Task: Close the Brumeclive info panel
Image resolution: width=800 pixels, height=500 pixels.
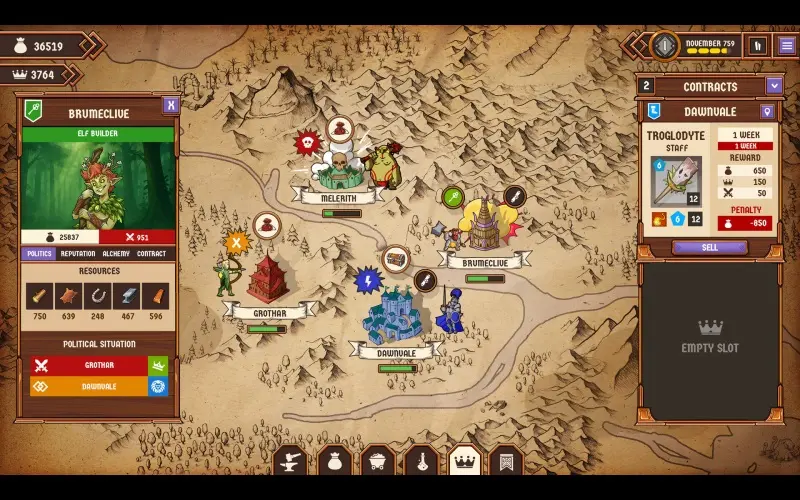Action: (171, 105)
